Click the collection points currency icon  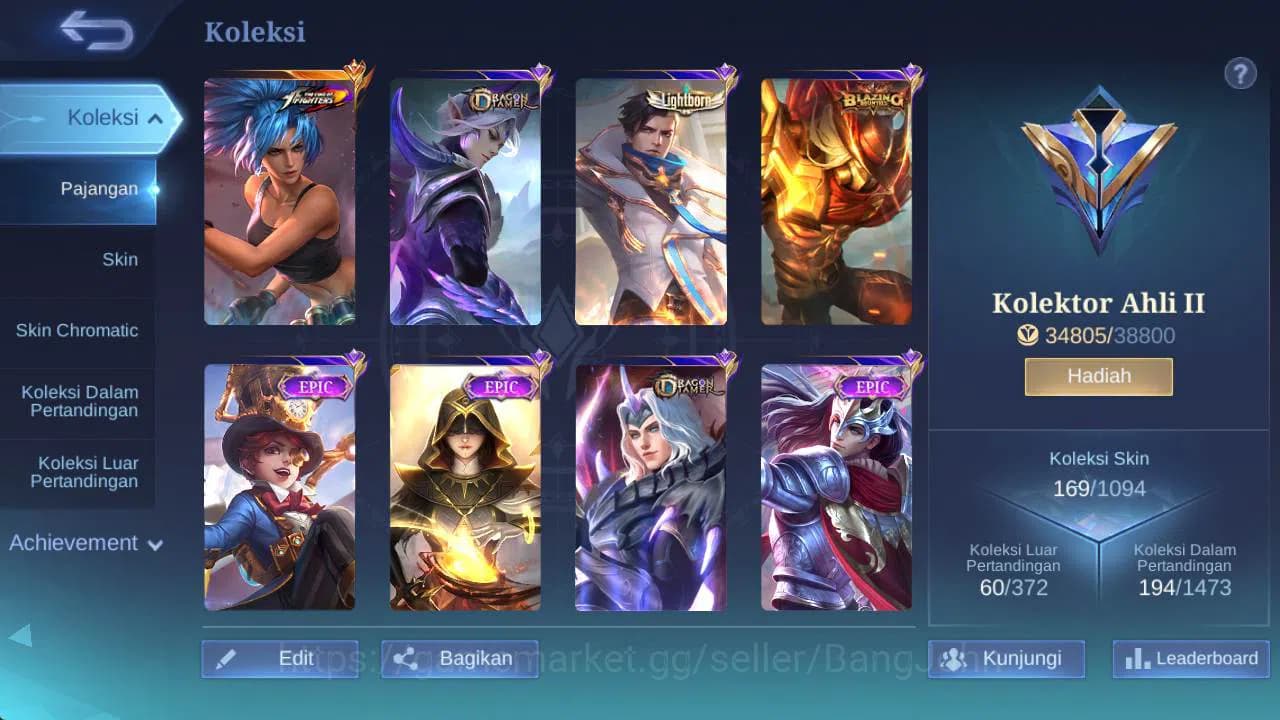pyautogui.click(x=1028, y=335)
